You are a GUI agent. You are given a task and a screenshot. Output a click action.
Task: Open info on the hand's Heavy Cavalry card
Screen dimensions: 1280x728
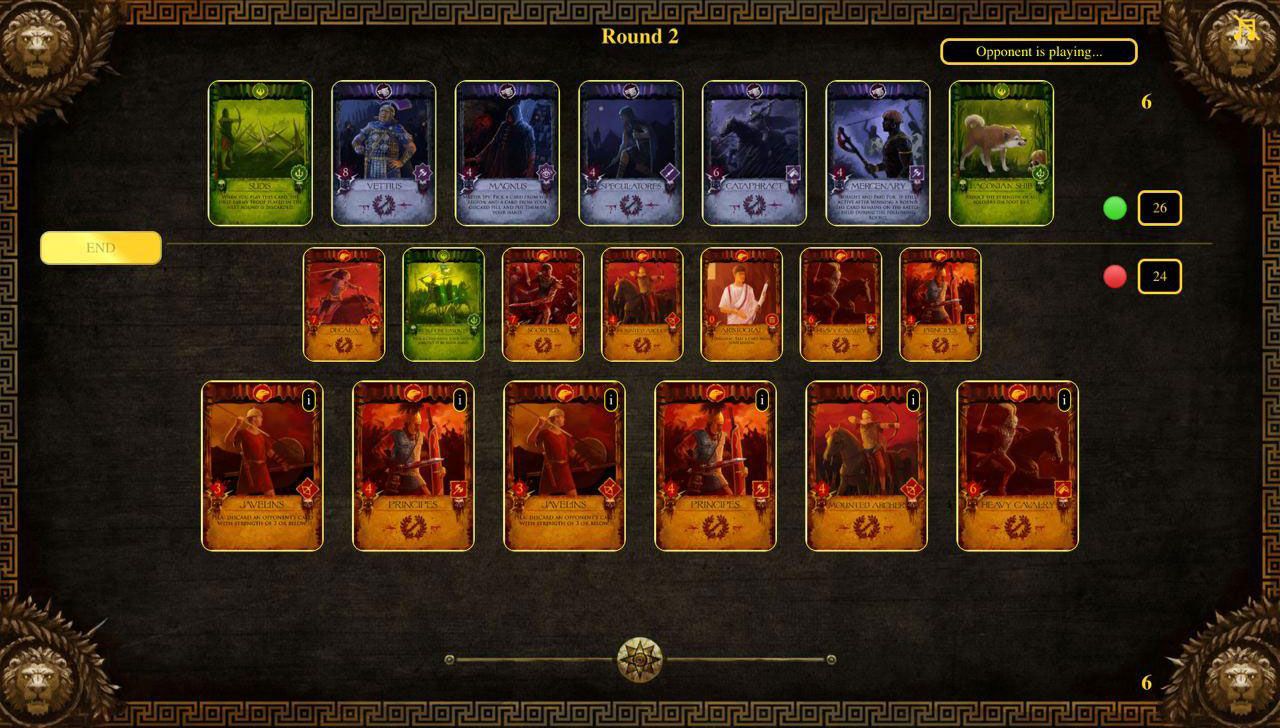coord(1064,400)
